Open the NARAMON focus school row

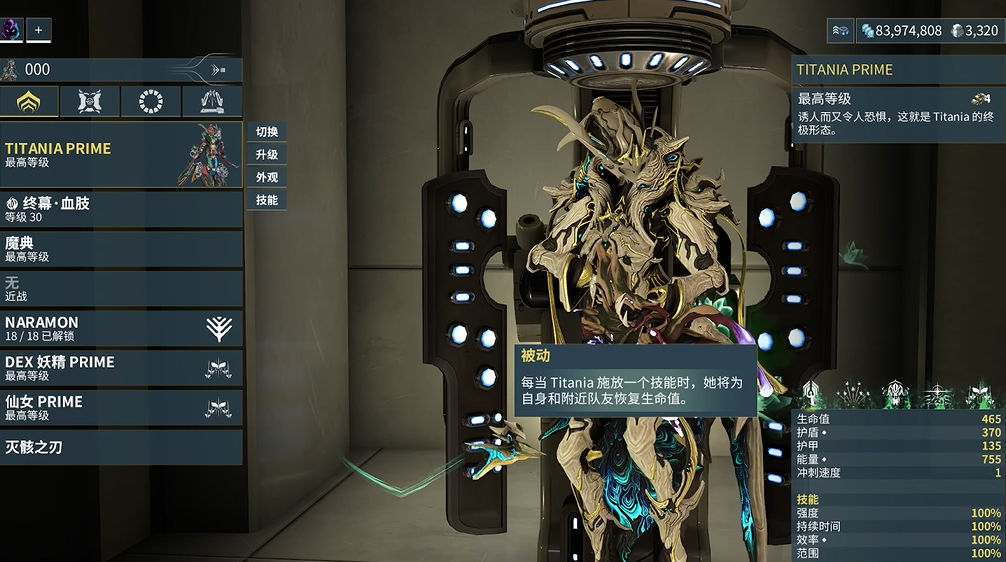point(121,328)
